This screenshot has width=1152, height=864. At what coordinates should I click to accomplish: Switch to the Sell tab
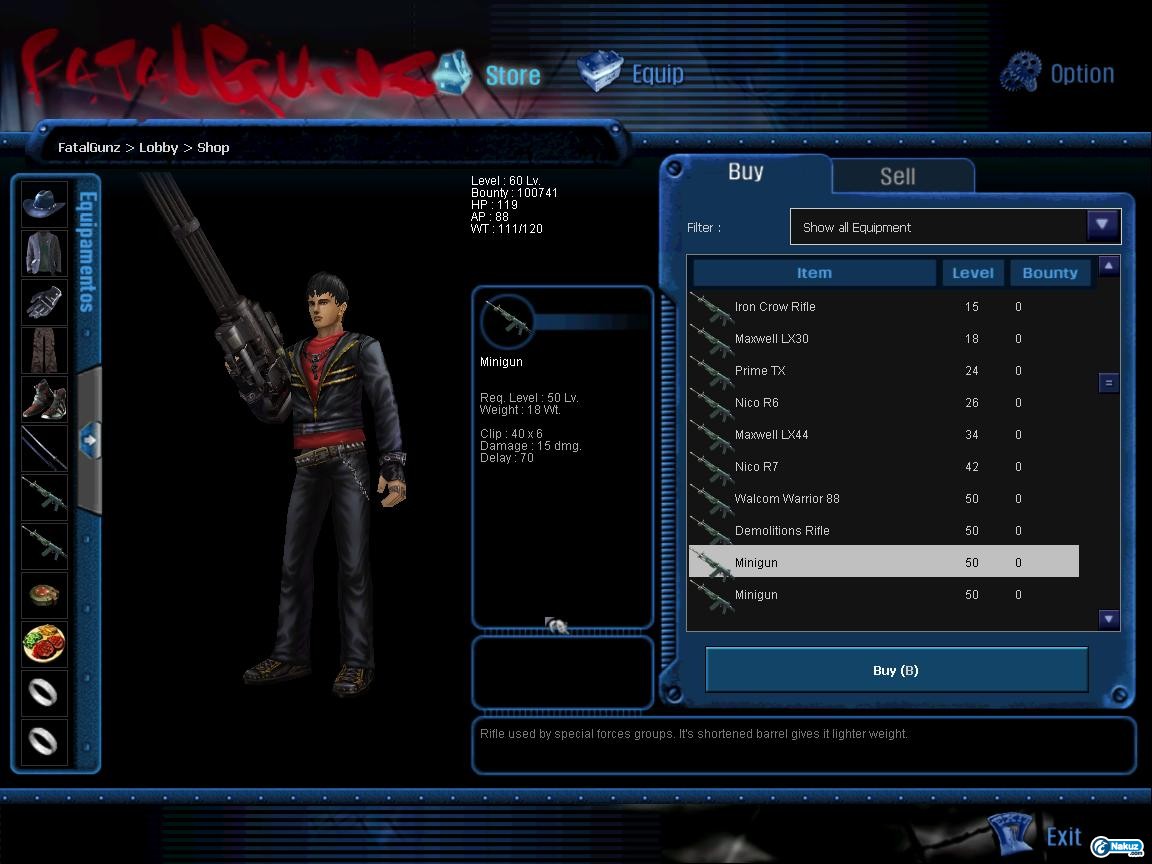(x=897, y=176)
